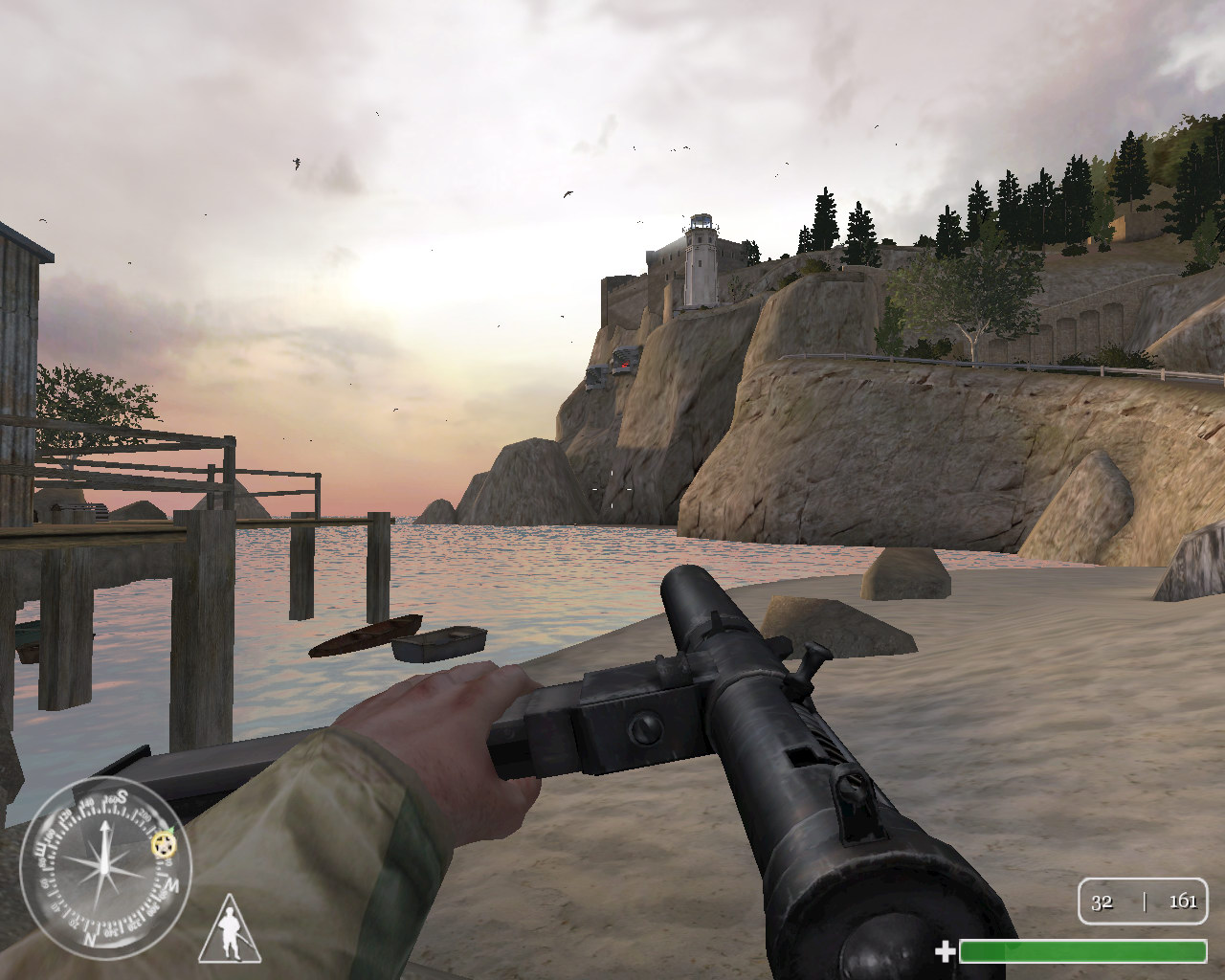Viewport: 1225px width, 980px height.
Task: Select the standing soldier stance icon
Action: [x=230, y=929]
